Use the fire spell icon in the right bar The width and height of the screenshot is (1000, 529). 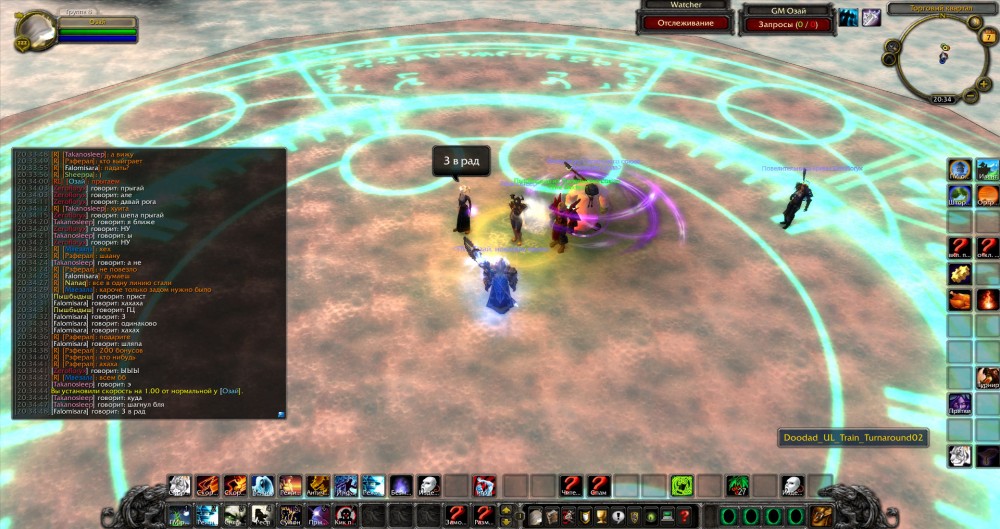[x=987, y=299]
